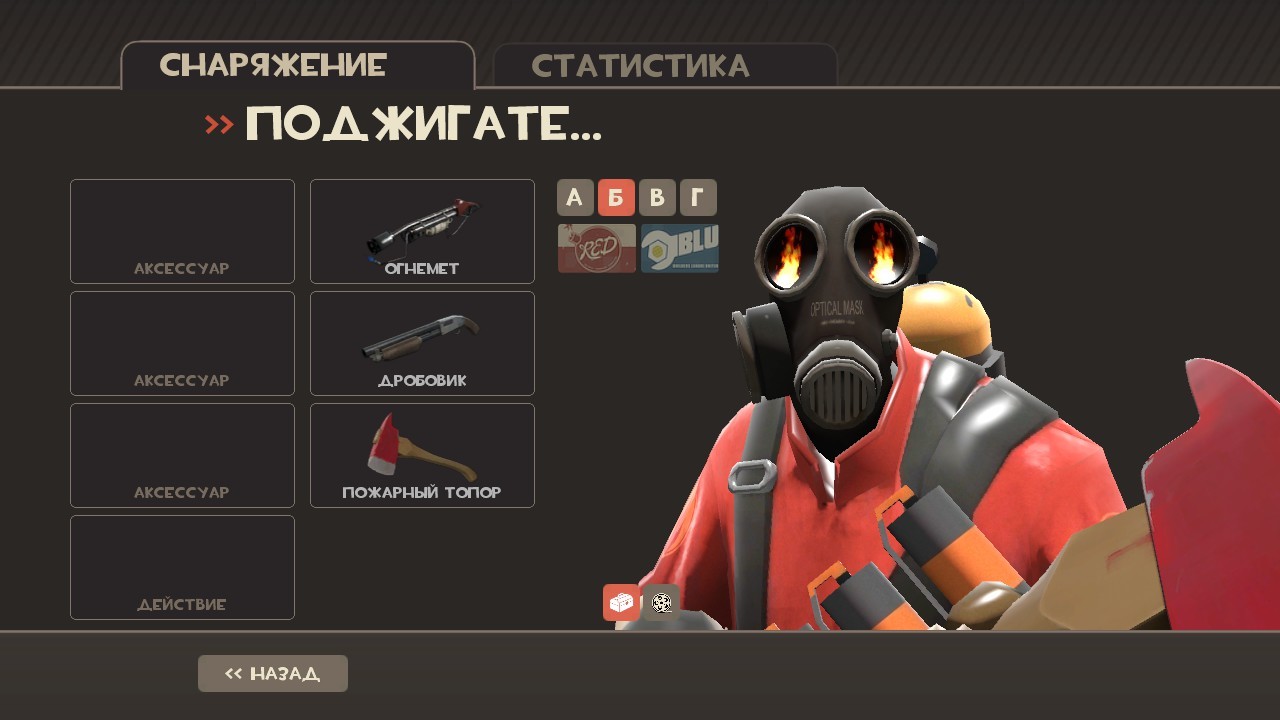This screenshot has height=720, width=1280.
Task: Select the СНАРЯЖЕНИЕ tab
Action: 271,65
